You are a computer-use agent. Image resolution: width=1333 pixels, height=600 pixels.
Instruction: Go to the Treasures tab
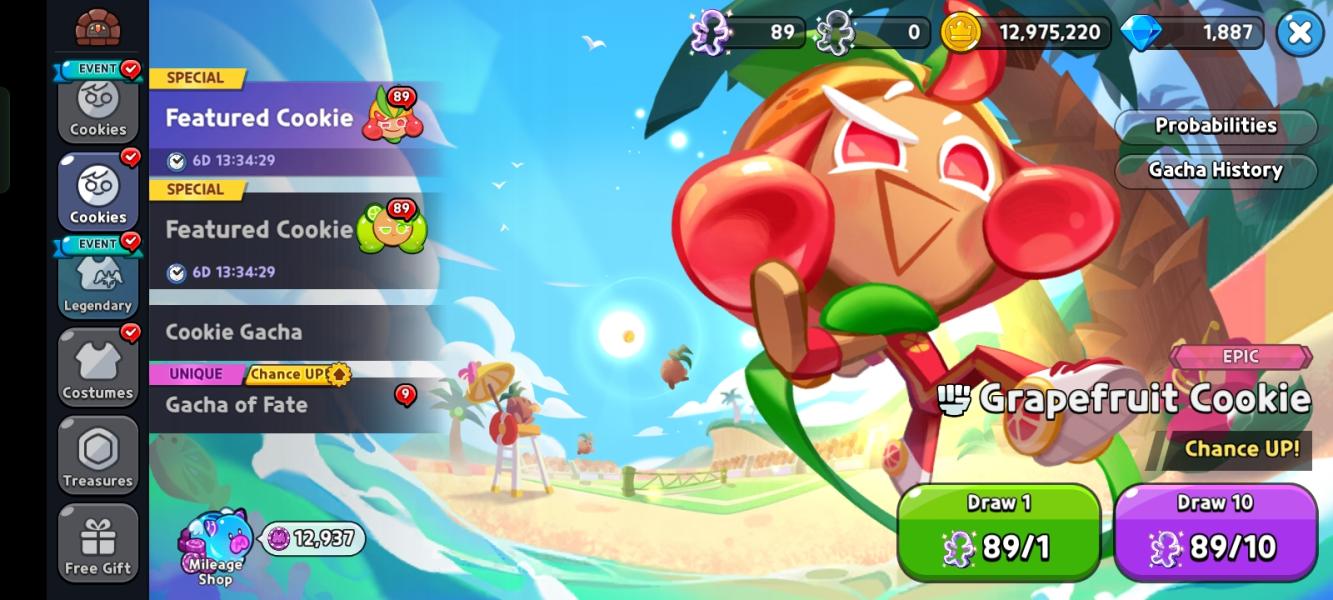point(98,457)
